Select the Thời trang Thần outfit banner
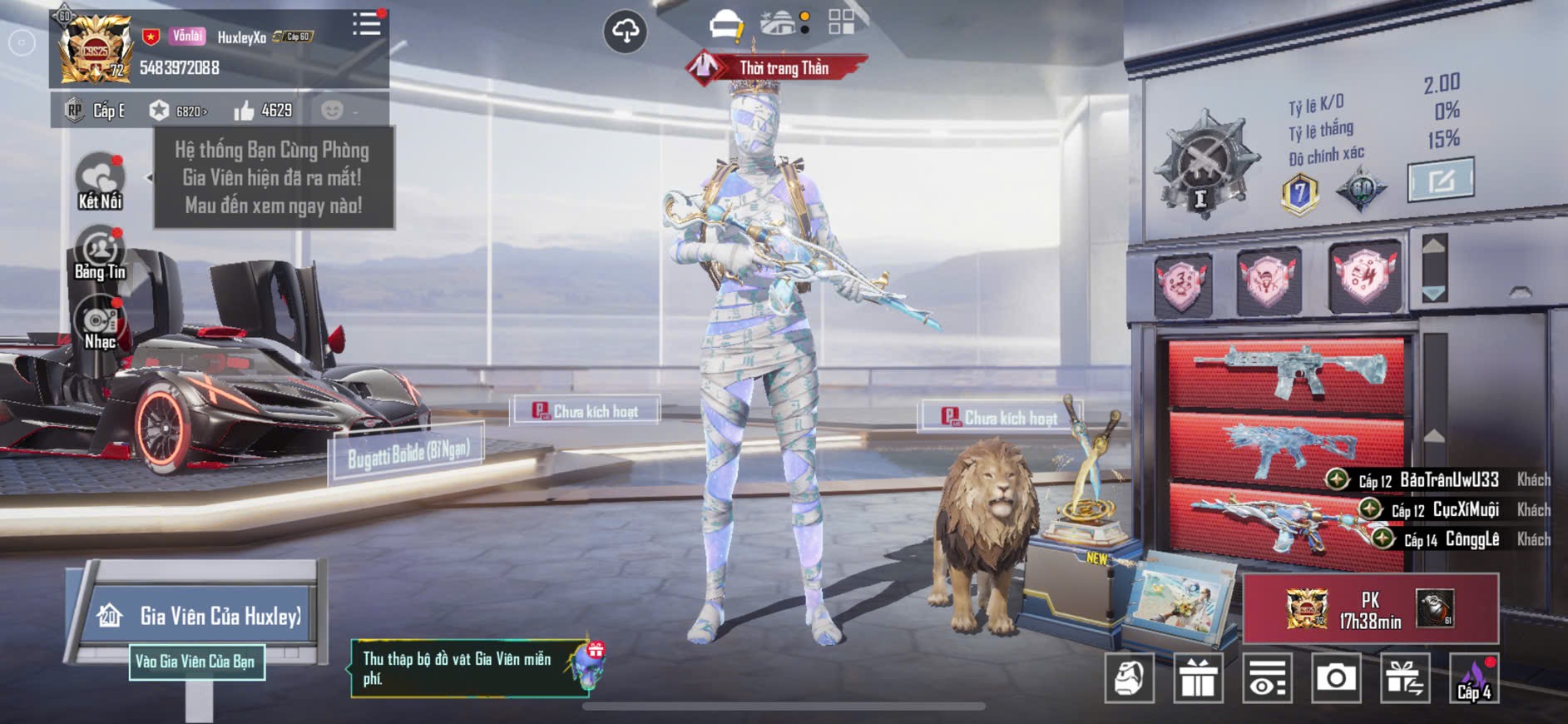1568x724 pixels. click(x=776, y=67)
